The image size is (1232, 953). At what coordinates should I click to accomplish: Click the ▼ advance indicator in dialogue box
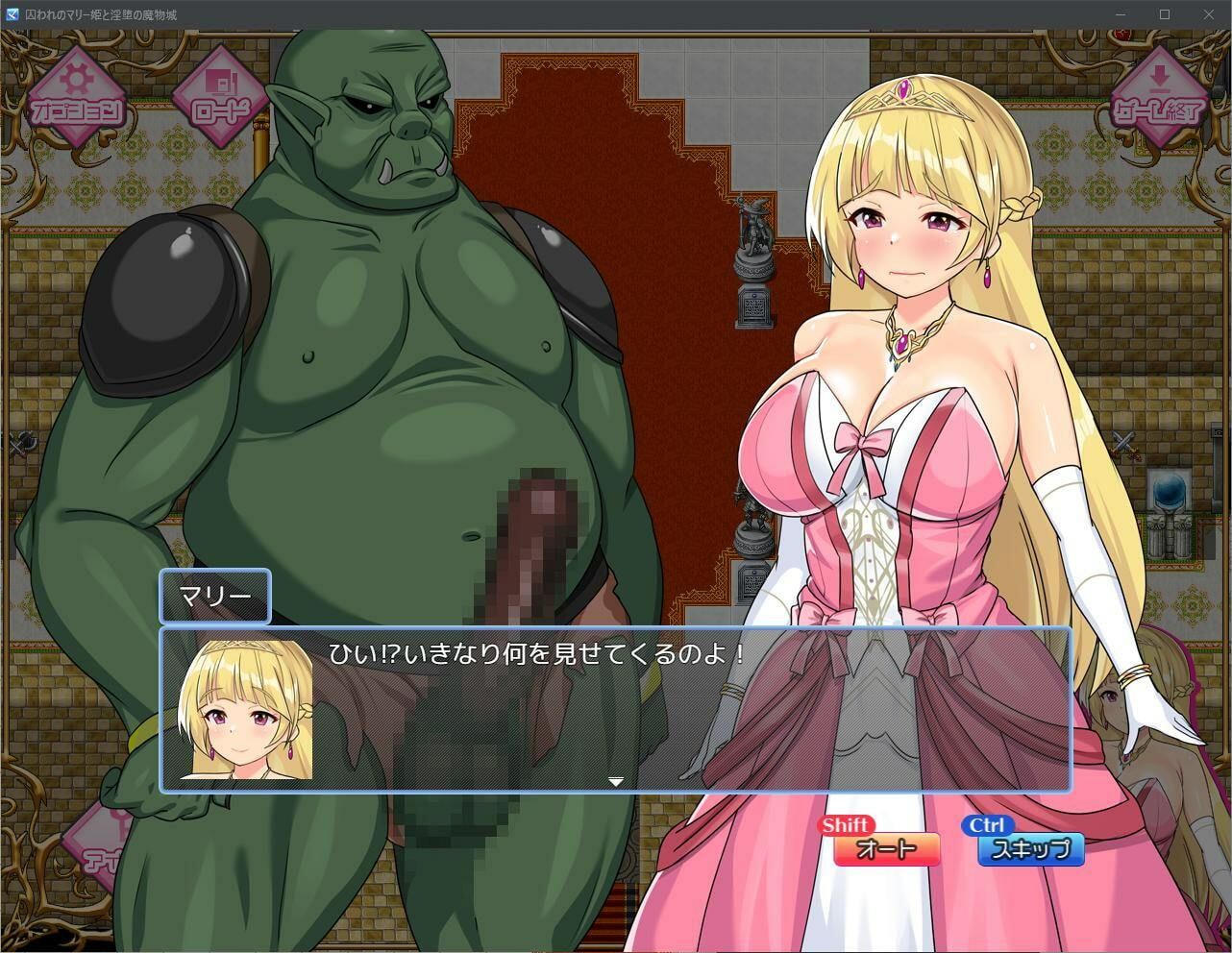pyautogui.click(x=615, y=781)
